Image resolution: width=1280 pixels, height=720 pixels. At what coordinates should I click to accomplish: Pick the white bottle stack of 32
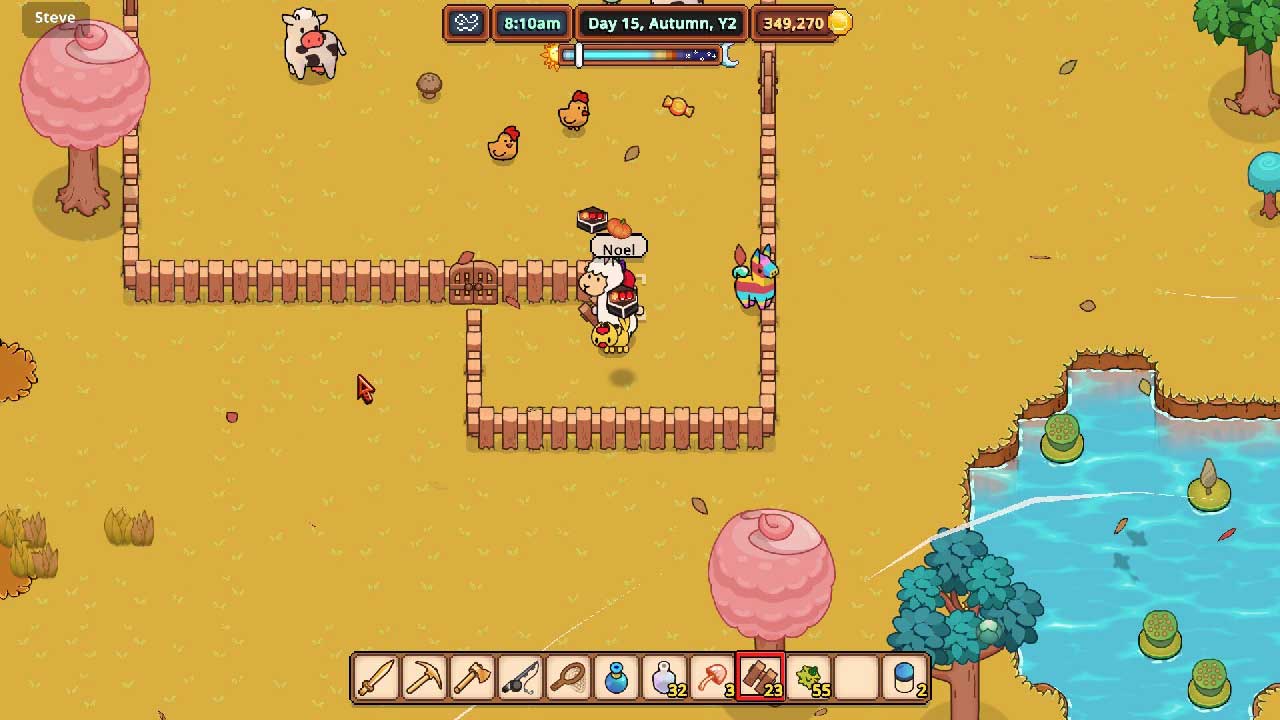pos(664,677)
